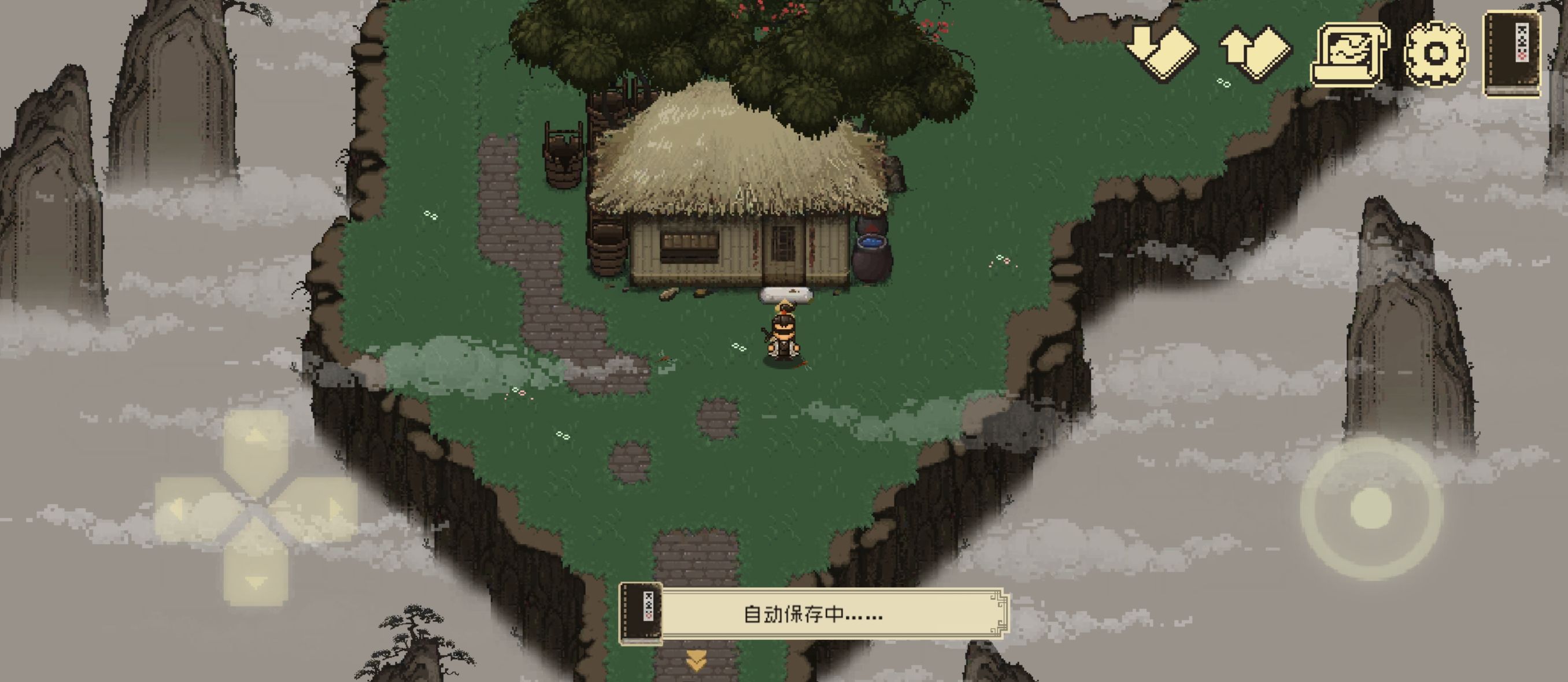Tap the D-pad right arrow
This screenshot has height=682, width=1568.
(332, 509)
